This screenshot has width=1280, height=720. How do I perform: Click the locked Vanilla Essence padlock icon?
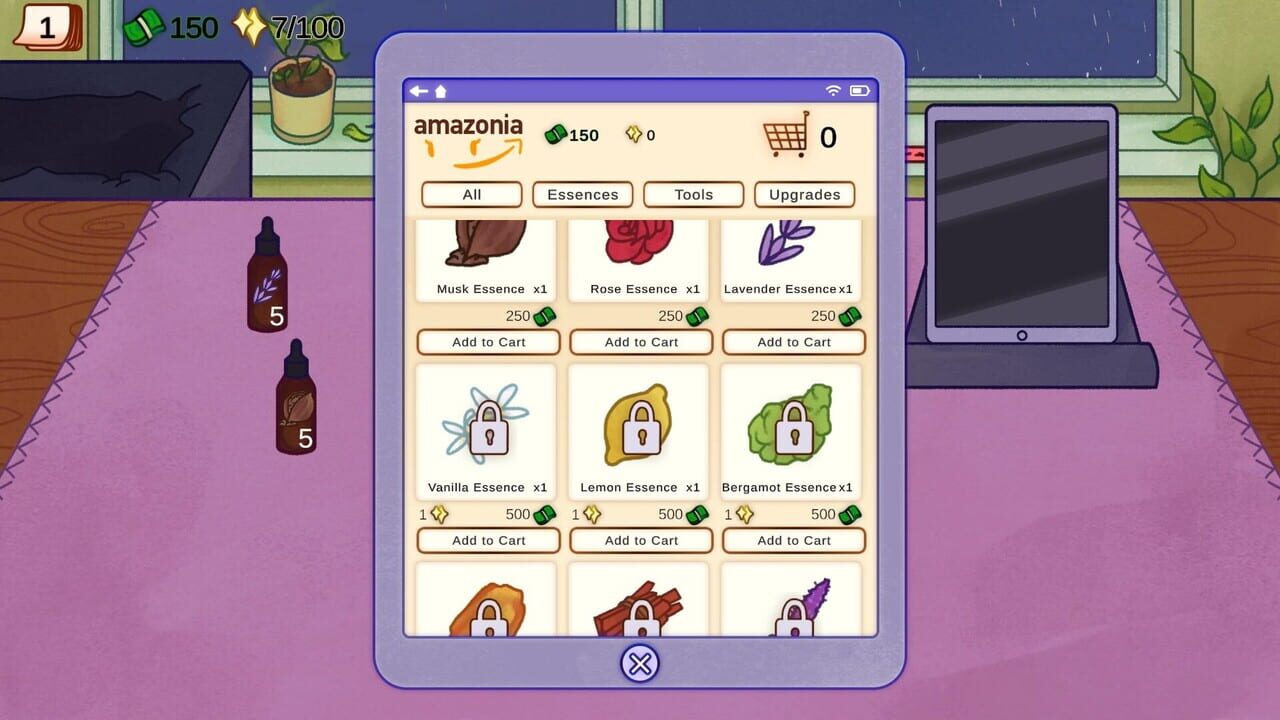click(x=487, y=430)
